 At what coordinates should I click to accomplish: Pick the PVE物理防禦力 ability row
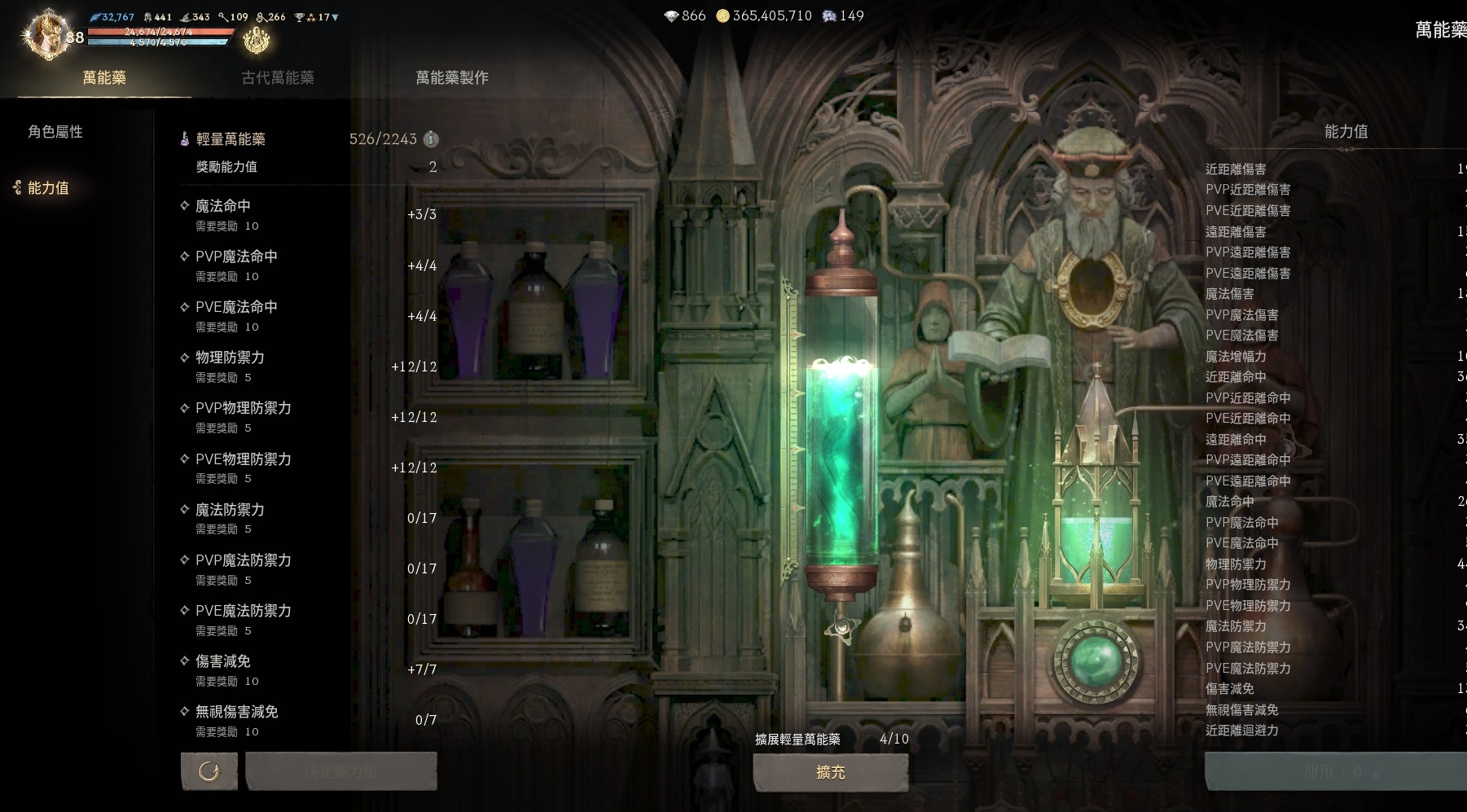tap(308, 467)
